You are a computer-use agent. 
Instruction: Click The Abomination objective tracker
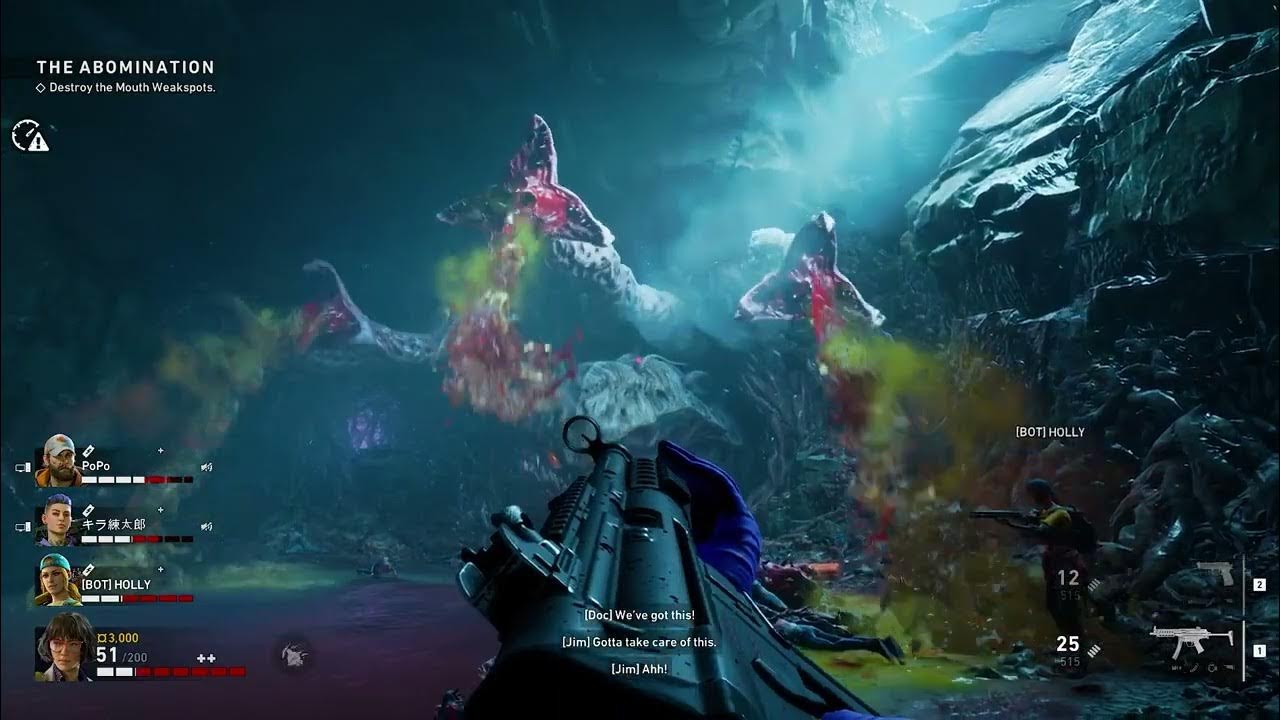point(125,67)
